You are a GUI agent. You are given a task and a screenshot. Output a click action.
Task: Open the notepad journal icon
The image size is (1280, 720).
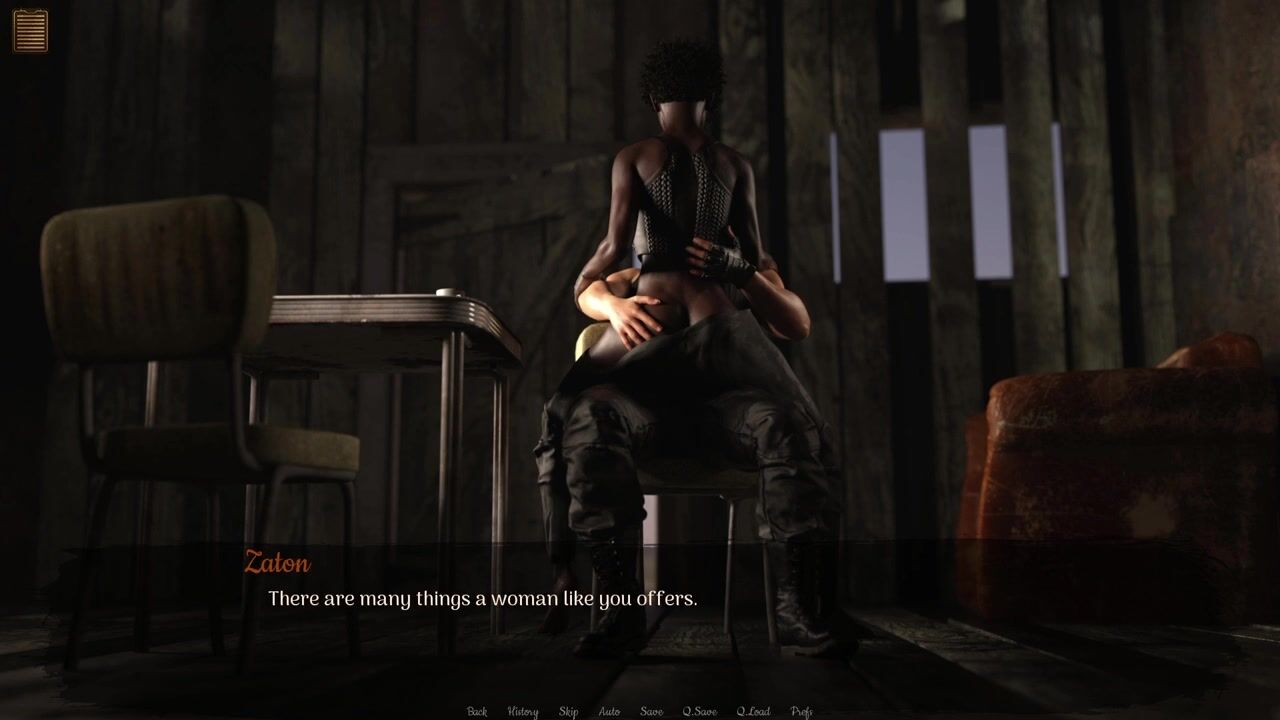[x=30, y=30]
